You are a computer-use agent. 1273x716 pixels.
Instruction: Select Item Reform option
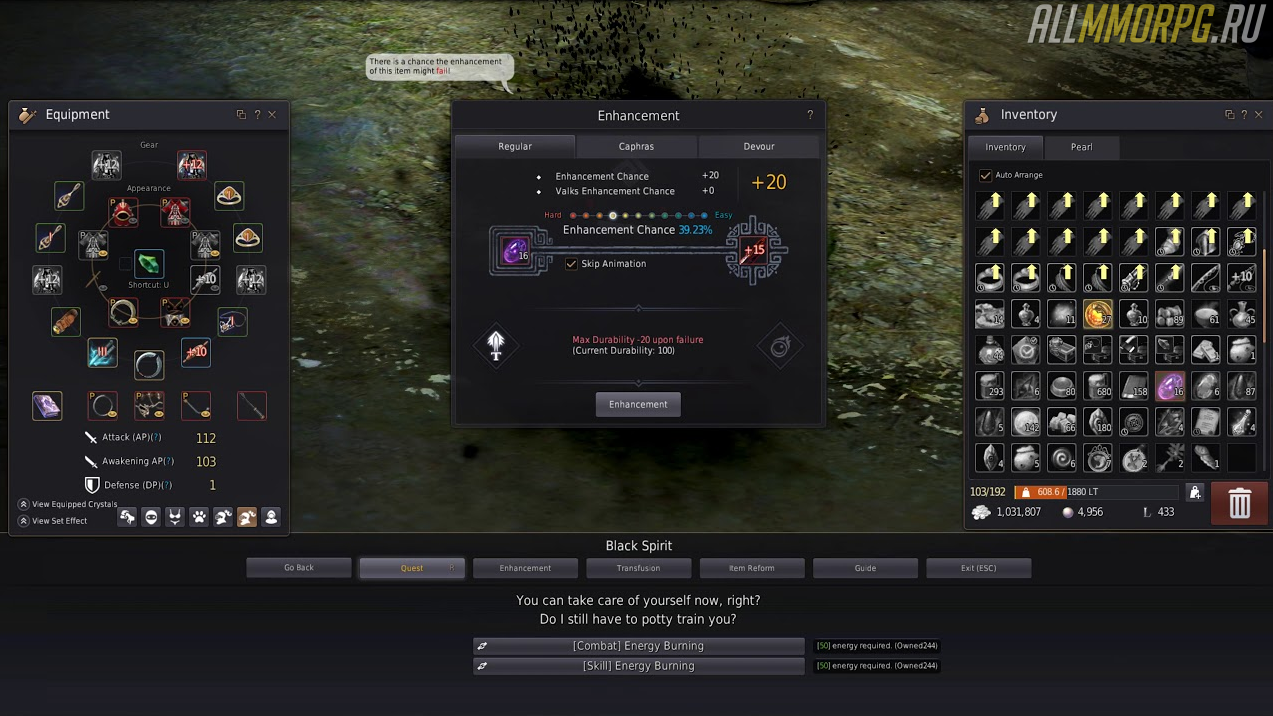751,568
